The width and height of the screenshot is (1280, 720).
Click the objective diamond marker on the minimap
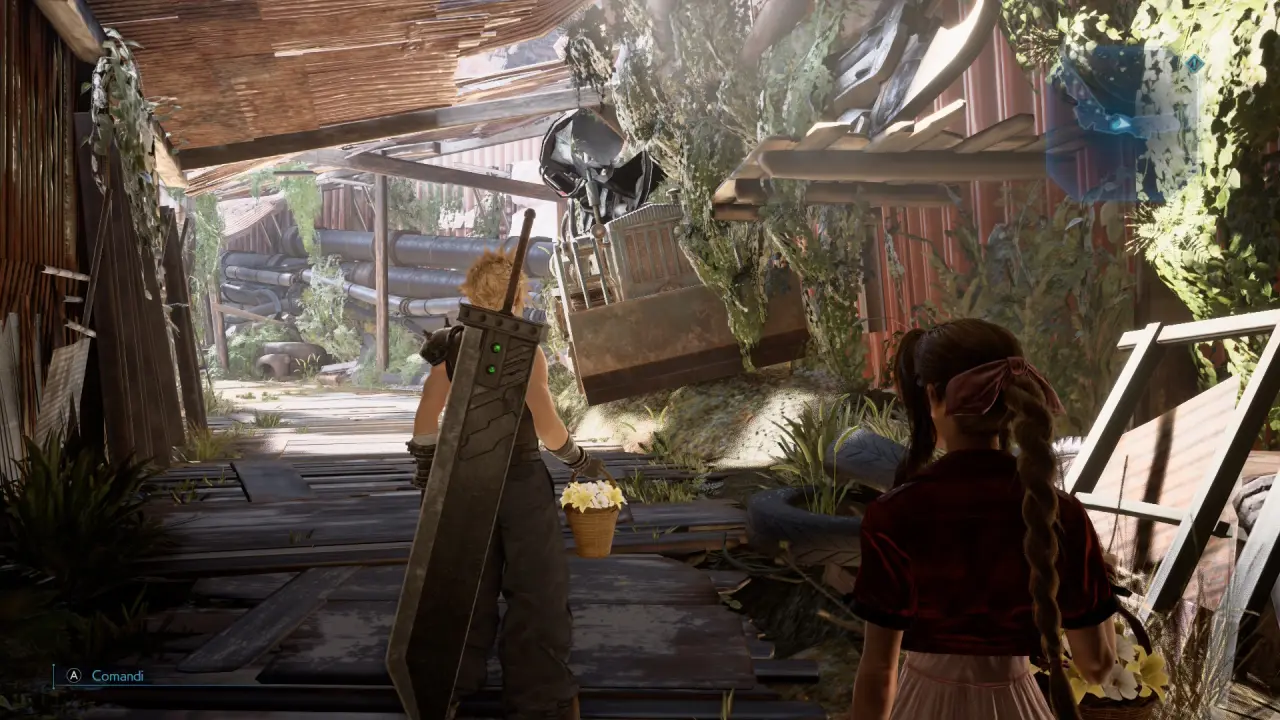(x=1195, y=64)
